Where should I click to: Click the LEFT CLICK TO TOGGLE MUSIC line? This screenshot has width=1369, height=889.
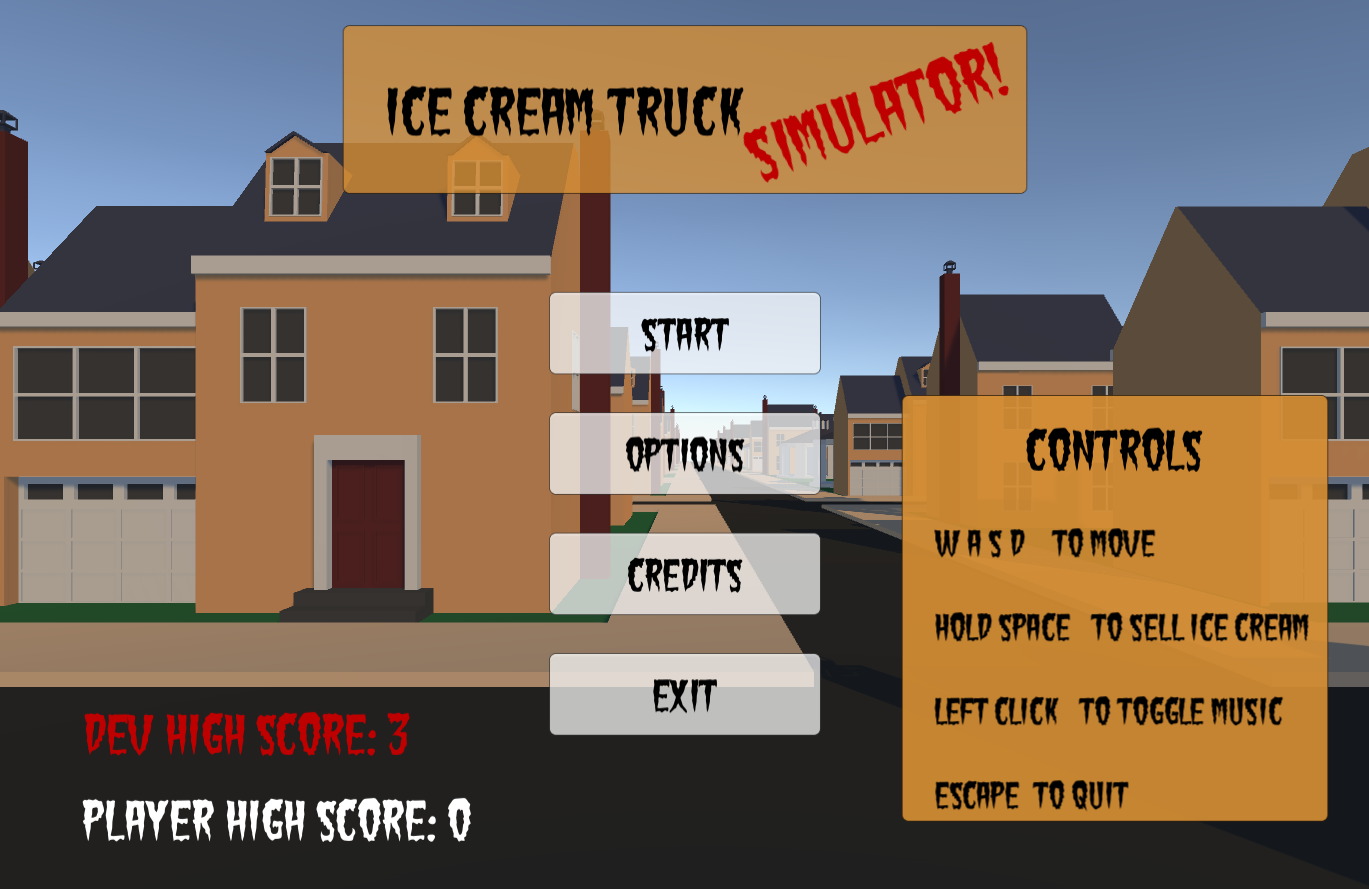click(x=1110, y=712)
